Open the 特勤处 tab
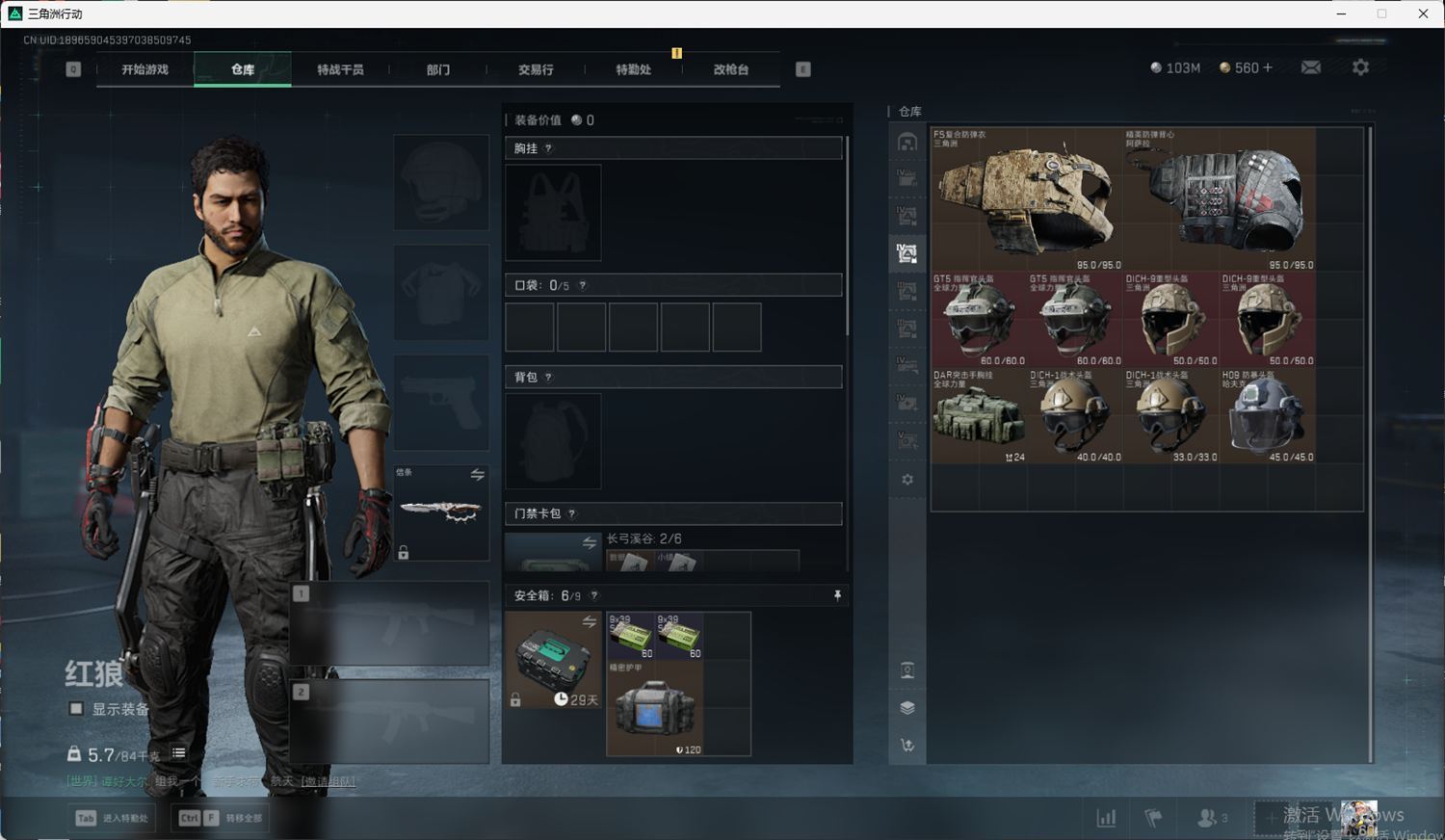Image resolution: width=1445 pixels, height=840 pixels. (x=633, y=69)
